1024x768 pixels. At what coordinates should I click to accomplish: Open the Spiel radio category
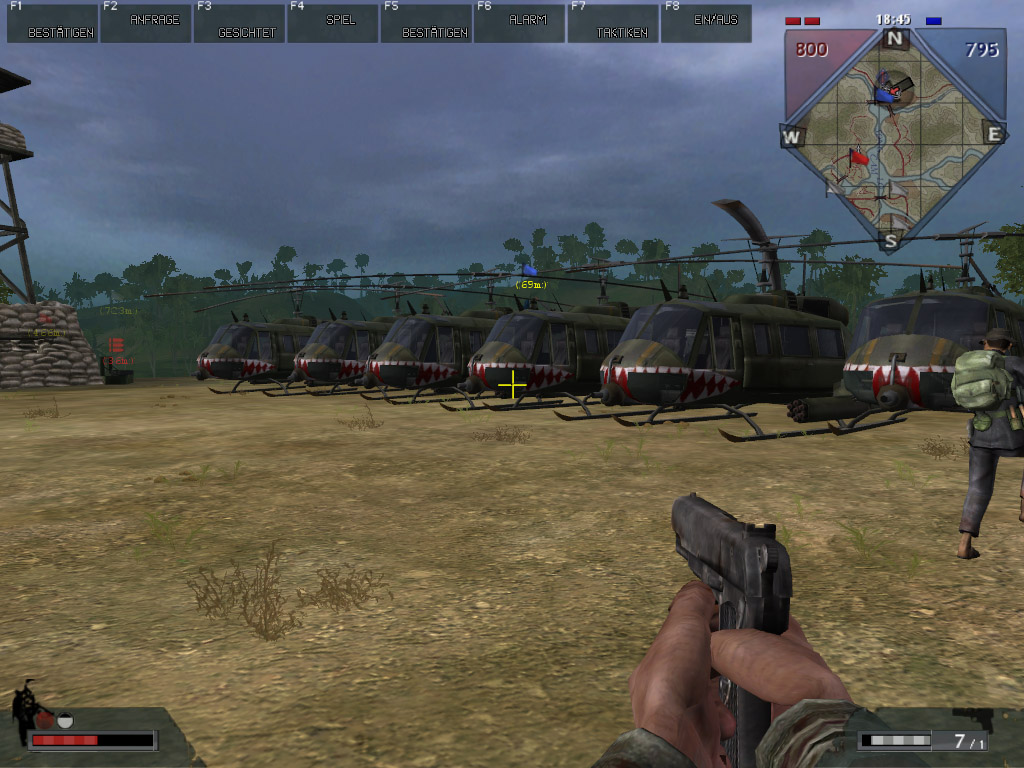(333, 23)
